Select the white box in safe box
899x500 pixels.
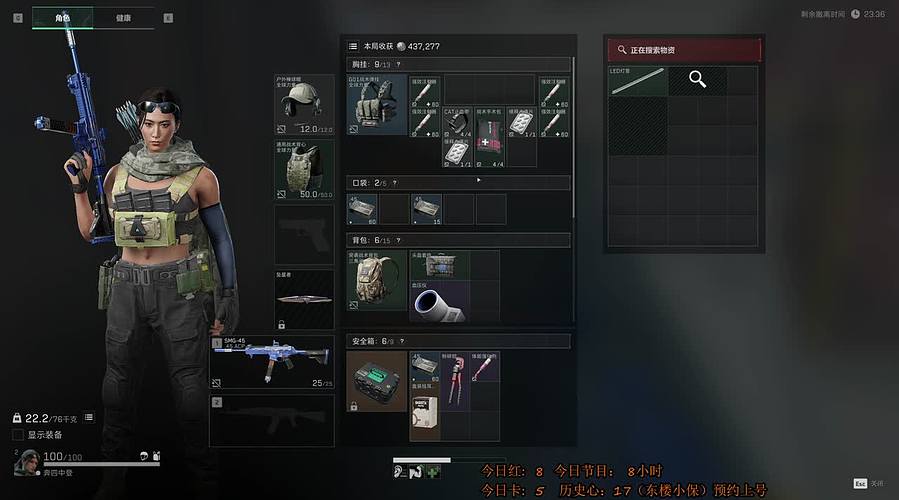click(x=424, y=415)
